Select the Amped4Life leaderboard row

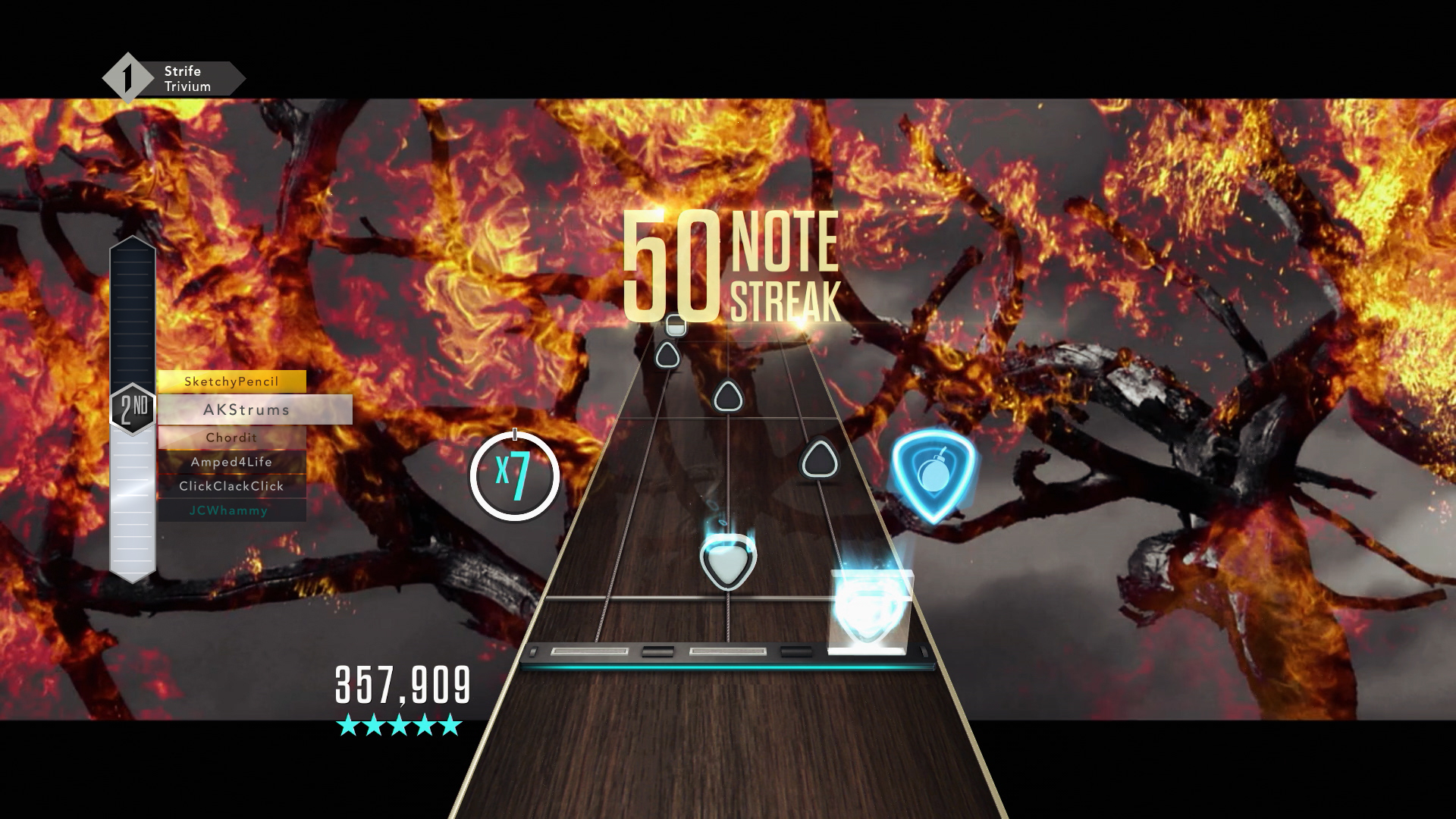(x=231, y=461)
